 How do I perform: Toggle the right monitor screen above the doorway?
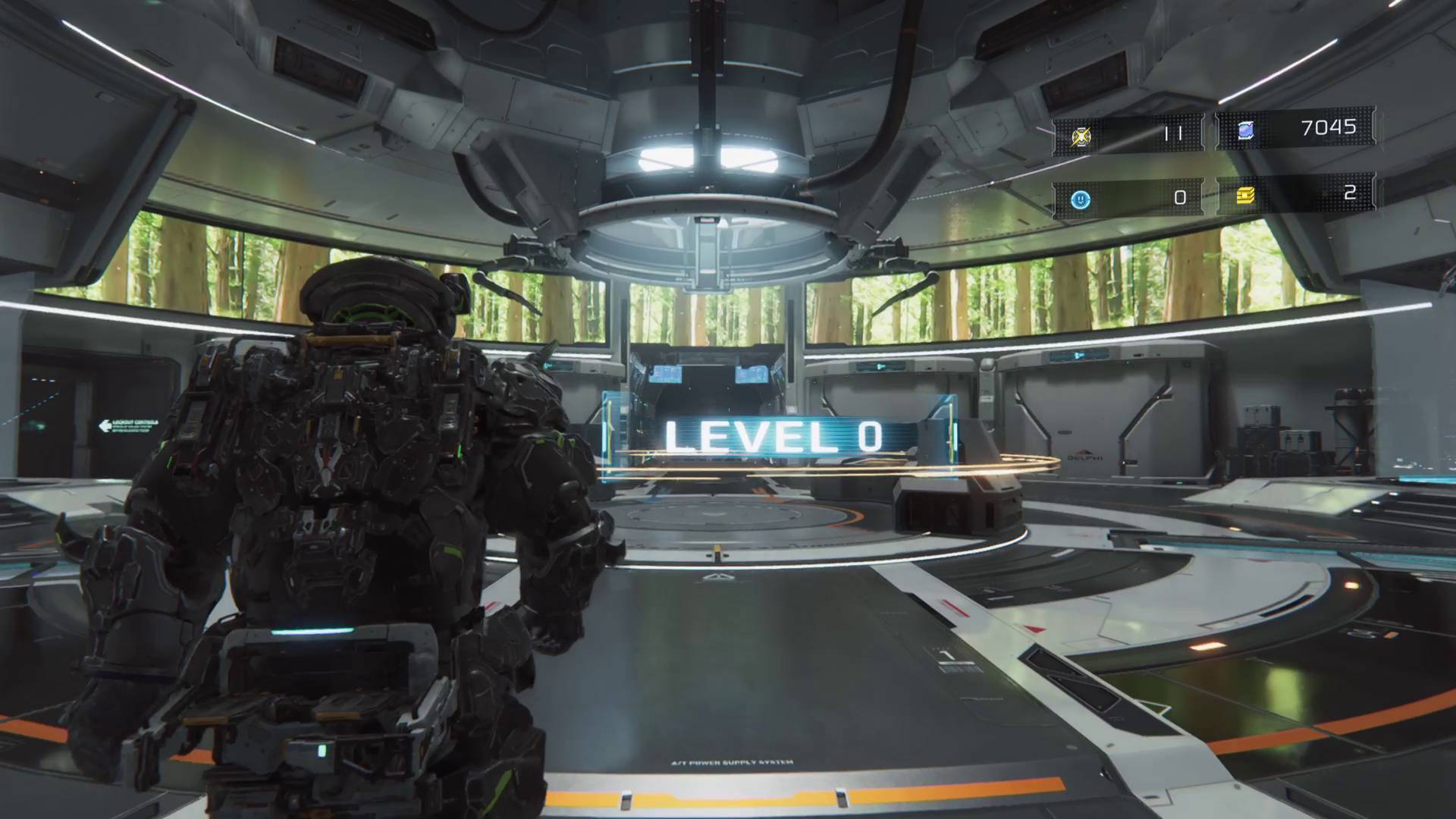pos(753,375)
